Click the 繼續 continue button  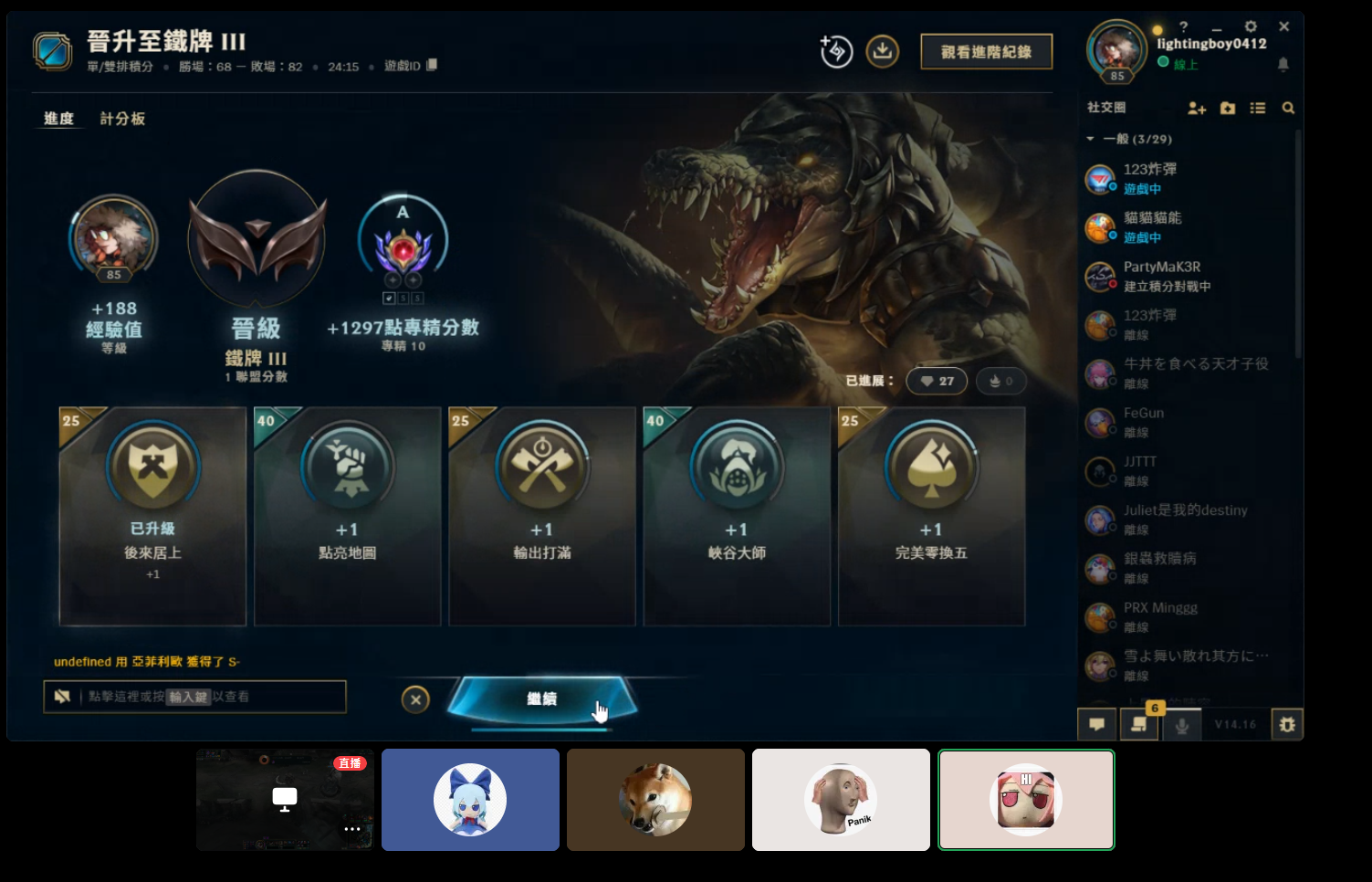coord(541,699)
